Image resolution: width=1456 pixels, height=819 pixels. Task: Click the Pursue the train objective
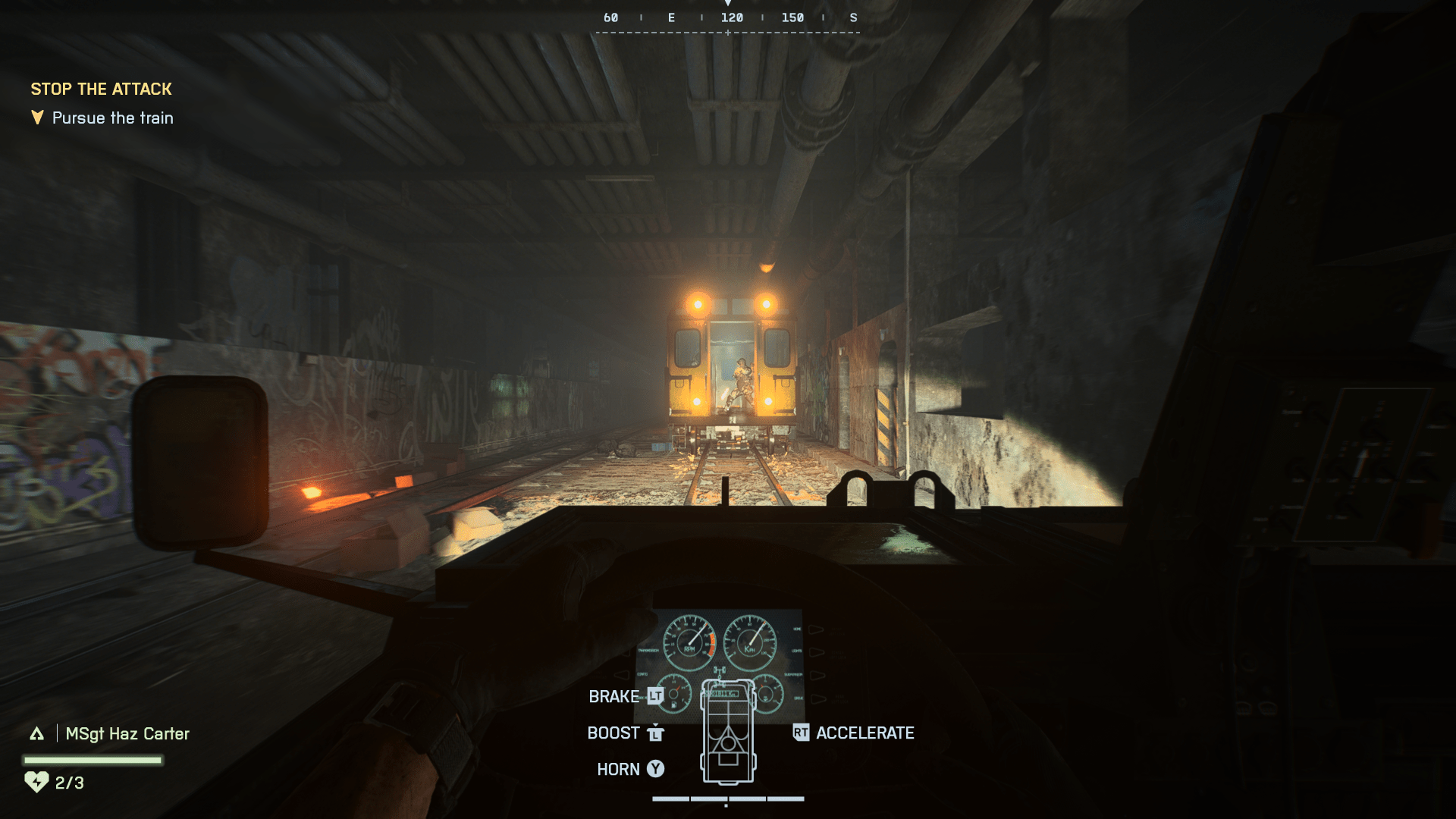click(x=112, y=118)
